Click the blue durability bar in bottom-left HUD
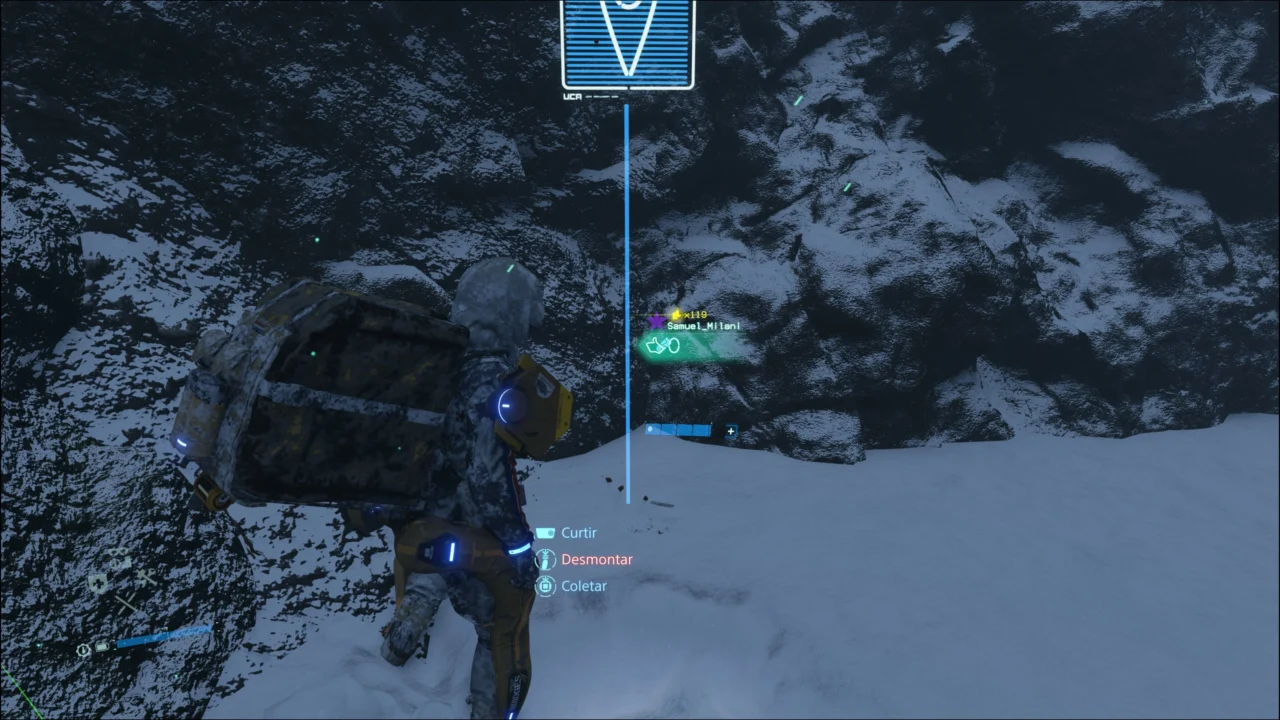Viewport: 1280px width, 720px height. click(x=163, y=635)
